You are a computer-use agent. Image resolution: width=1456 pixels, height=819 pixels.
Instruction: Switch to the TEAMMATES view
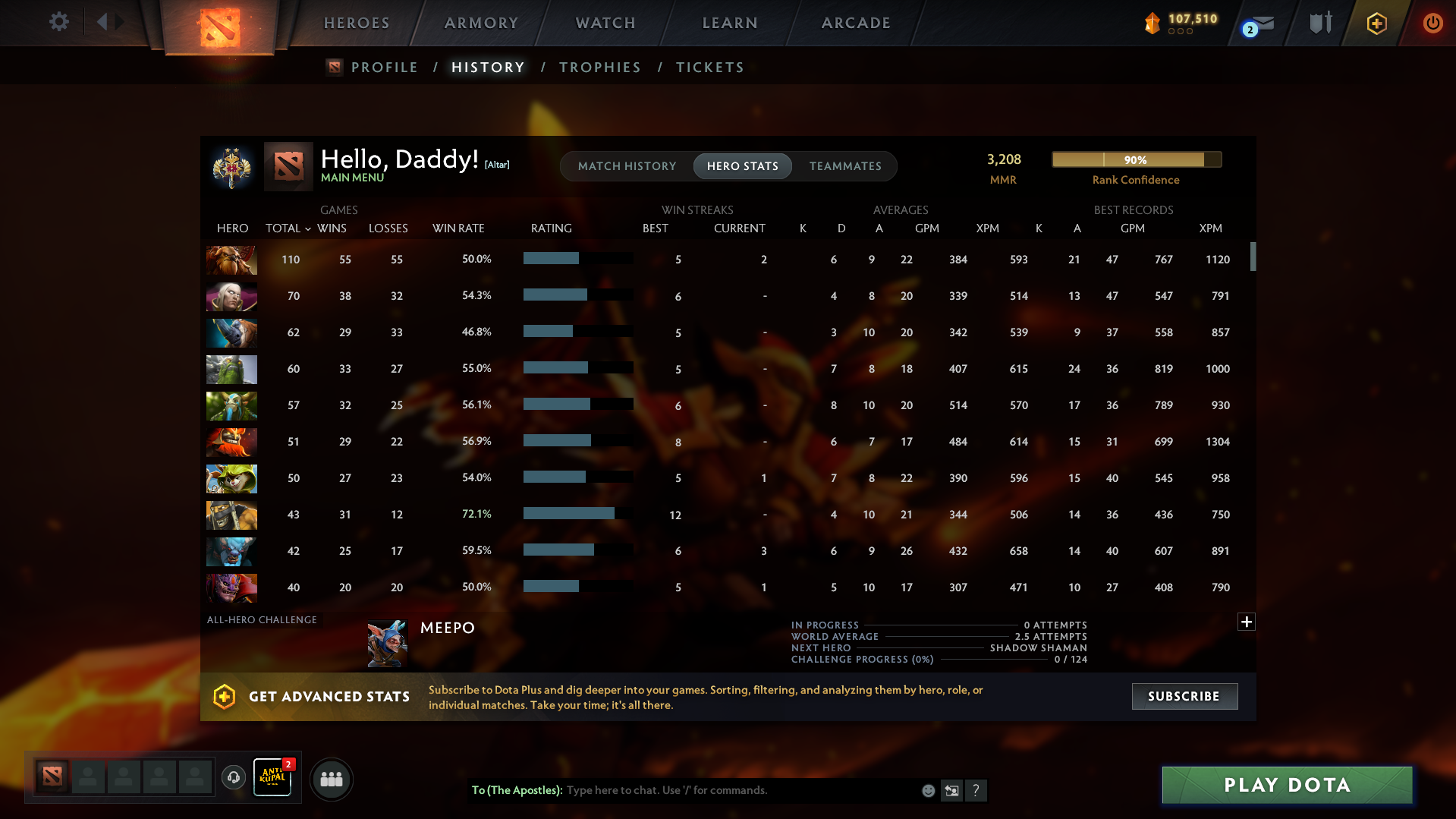point(845,166)
